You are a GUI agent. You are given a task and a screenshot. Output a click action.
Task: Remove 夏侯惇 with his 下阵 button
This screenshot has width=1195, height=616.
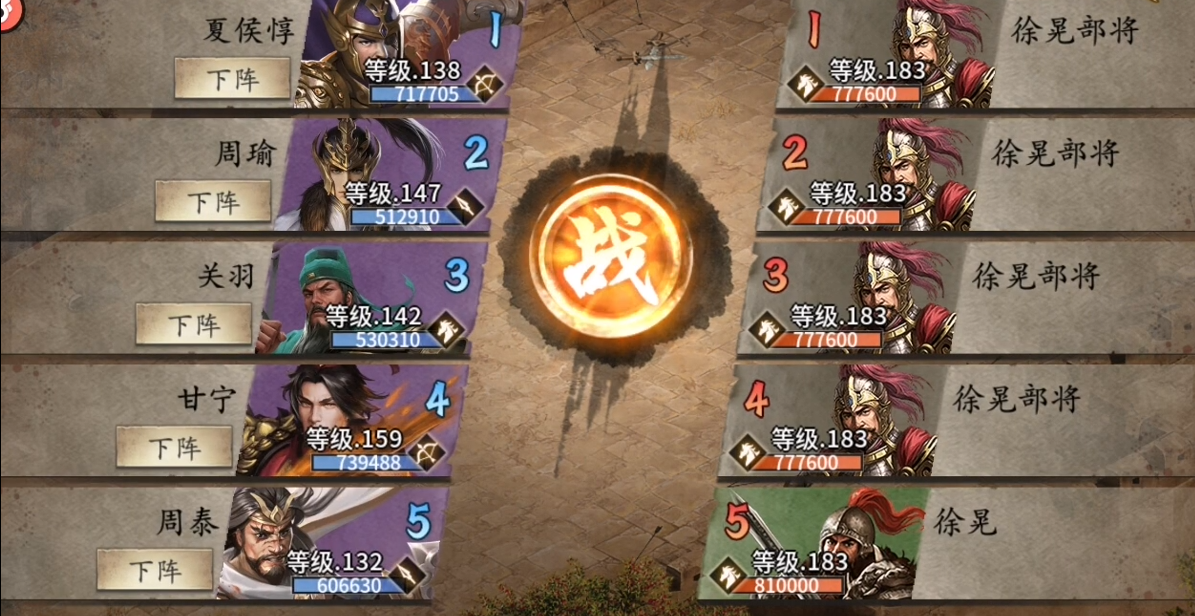232,78
